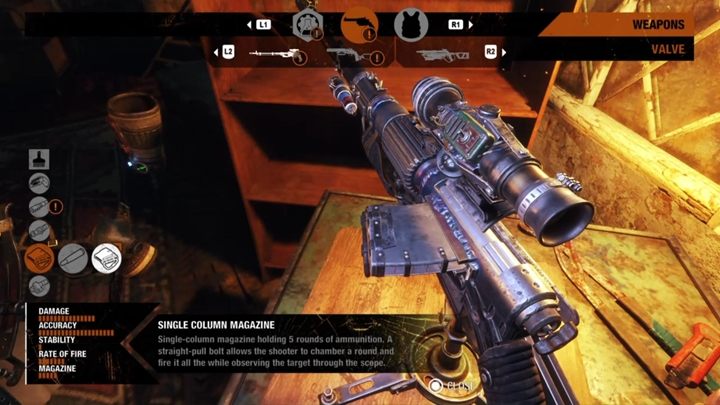Select the middle weapon with alert badge
Image resolution: width=720 pixels, height=405 pixels.
(348, 56)
